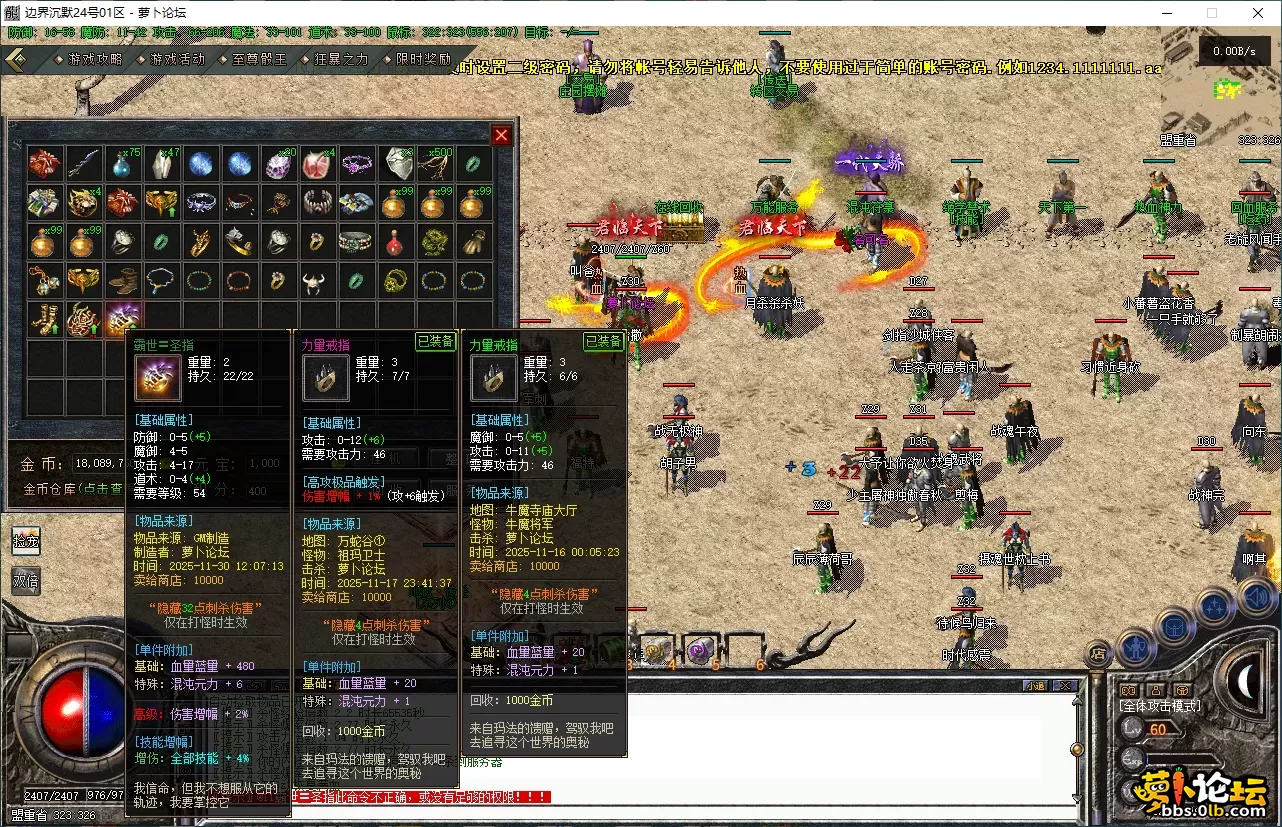Open effects settings via the sparkles icon
1282x827 pixels.
pyautogui.click(x=1213, y=607)
